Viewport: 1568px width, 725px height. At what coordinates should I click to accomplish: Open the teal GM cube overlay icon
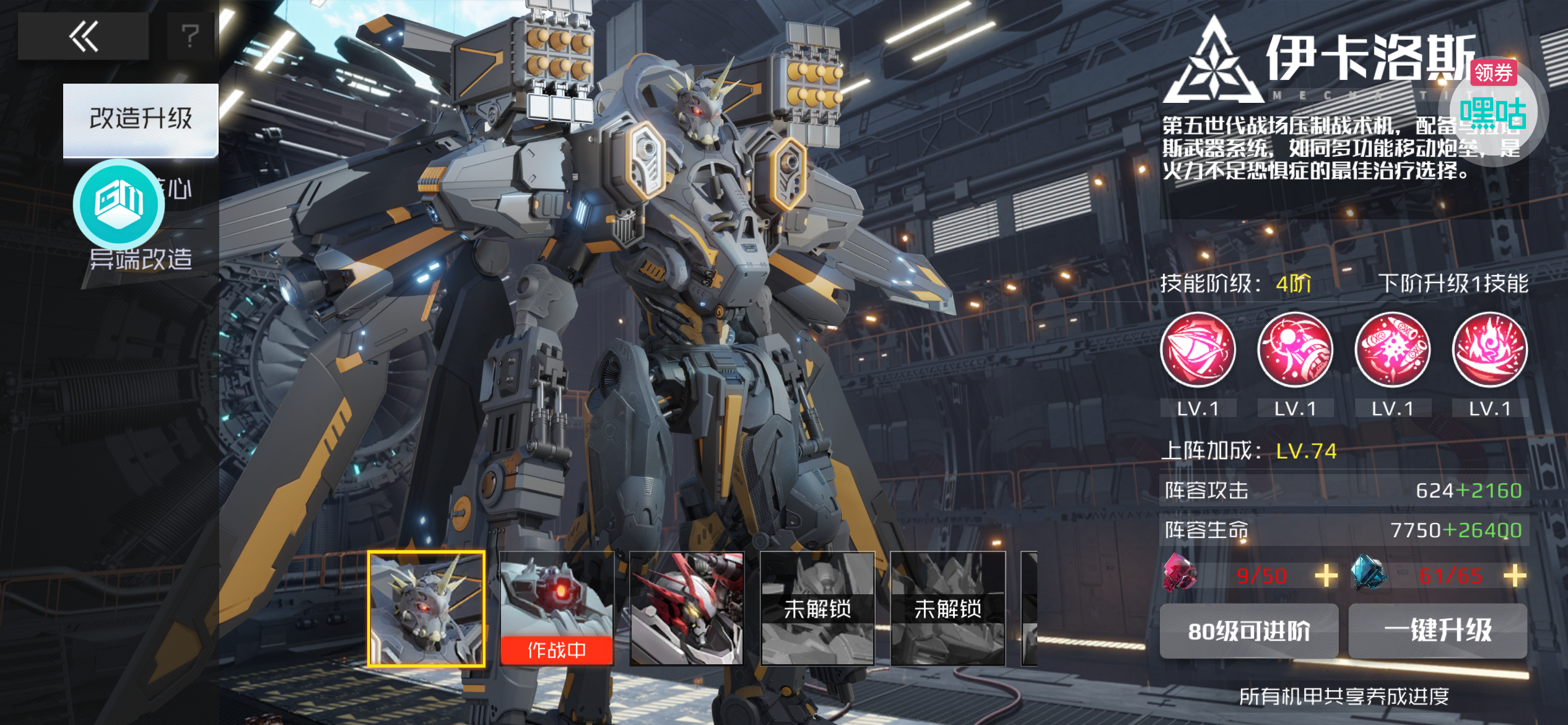pos(119,203)
